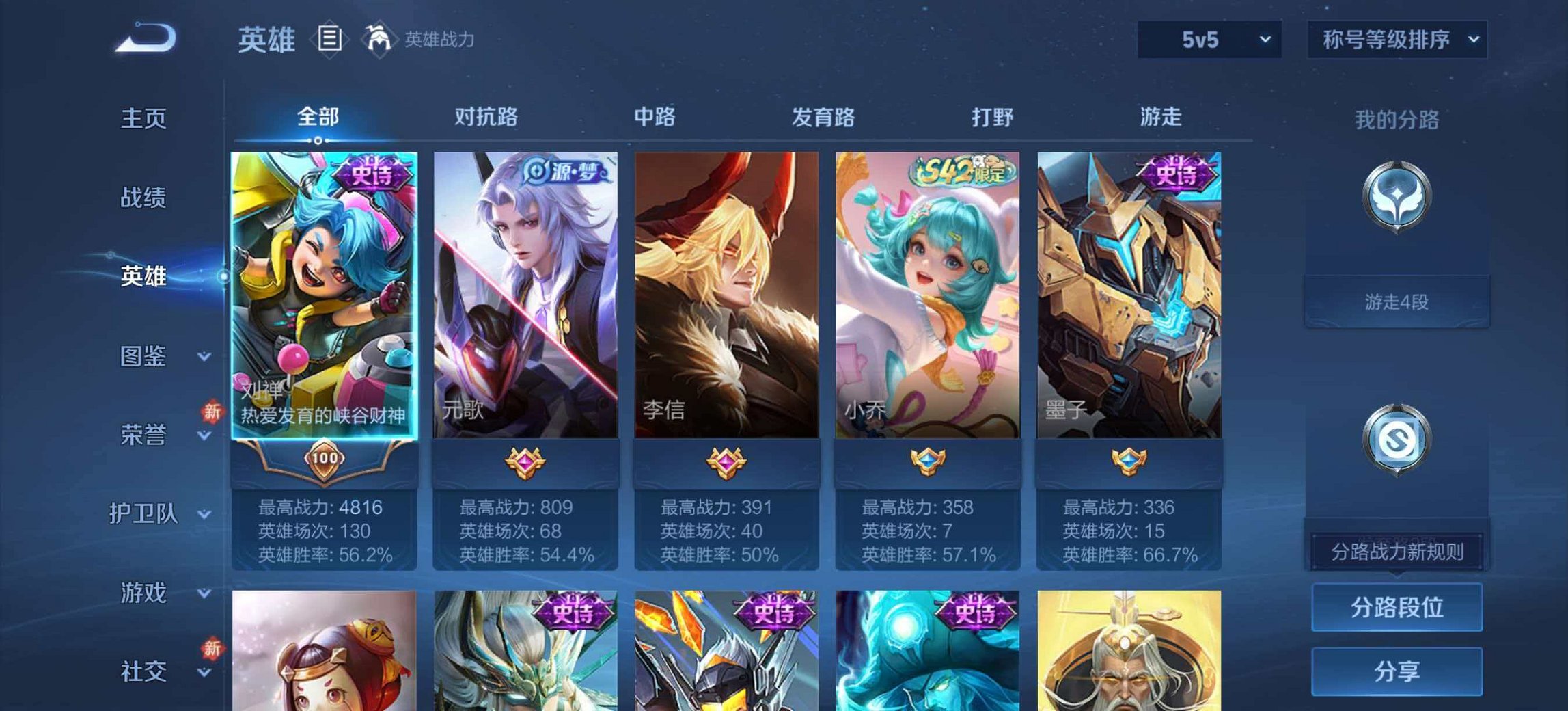This screenshot has width=1568, height=711.
Task: Open the 英雄战力 hero power icon
Action: (381, 39)
